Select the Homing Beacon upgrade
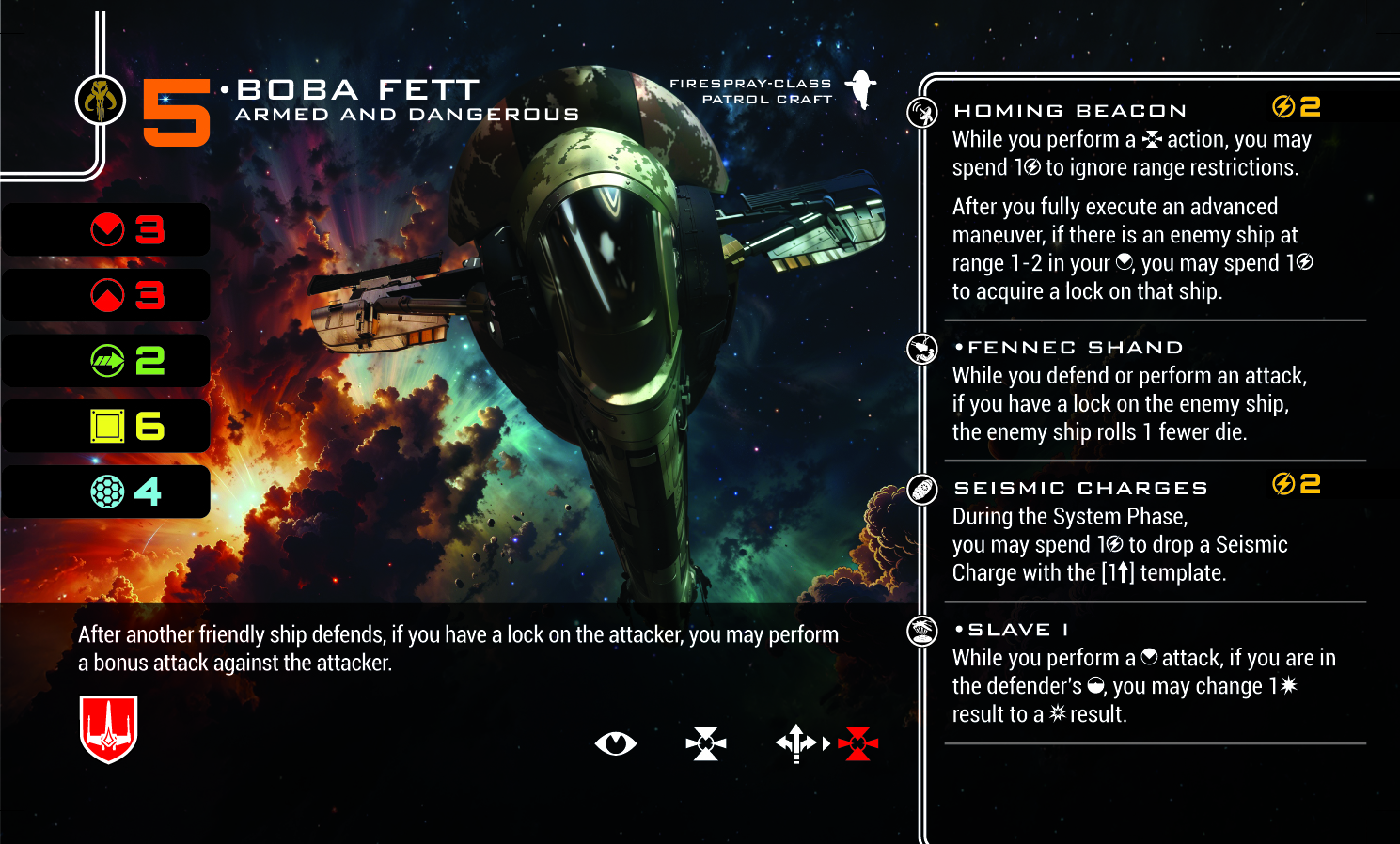The width and height of the screenshot is (1400, 844). pyautogui.click(x=1070, y=111)
